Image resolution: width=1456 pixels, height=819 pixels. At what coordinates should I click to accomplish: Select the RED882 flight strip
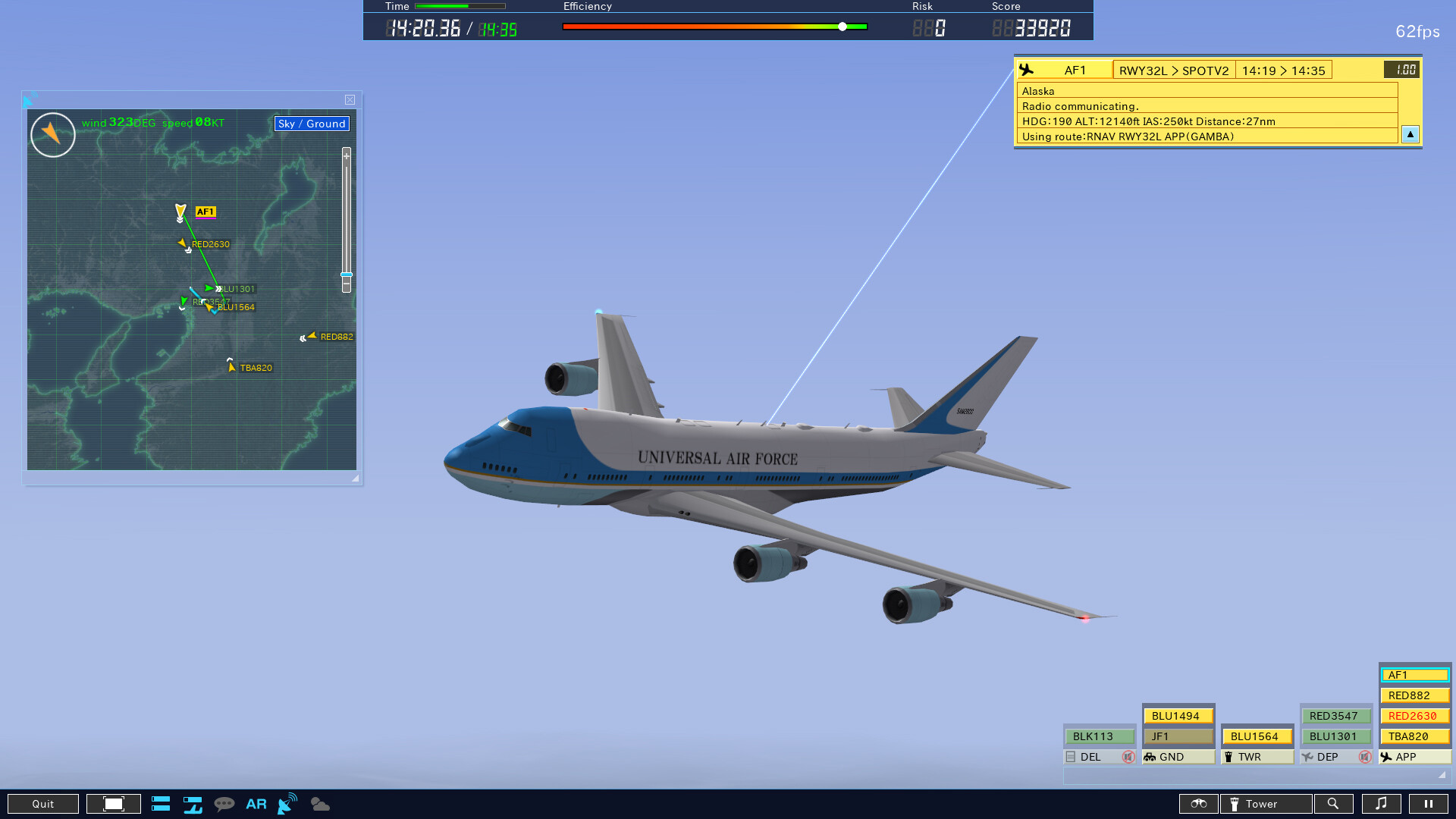(1414, 695)
